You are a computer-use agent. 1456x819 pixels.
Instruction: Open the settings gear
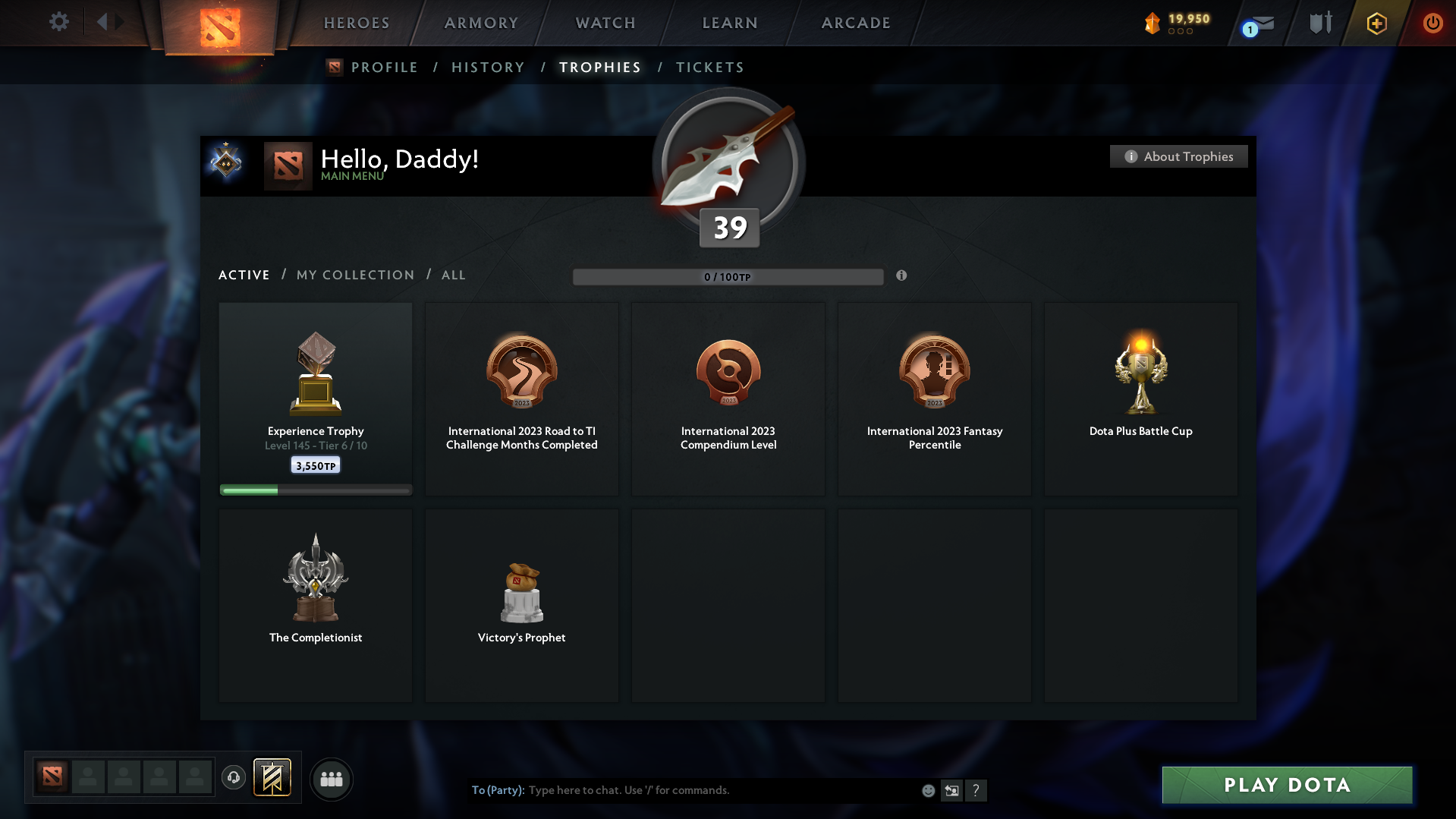(x=58, y=22)
